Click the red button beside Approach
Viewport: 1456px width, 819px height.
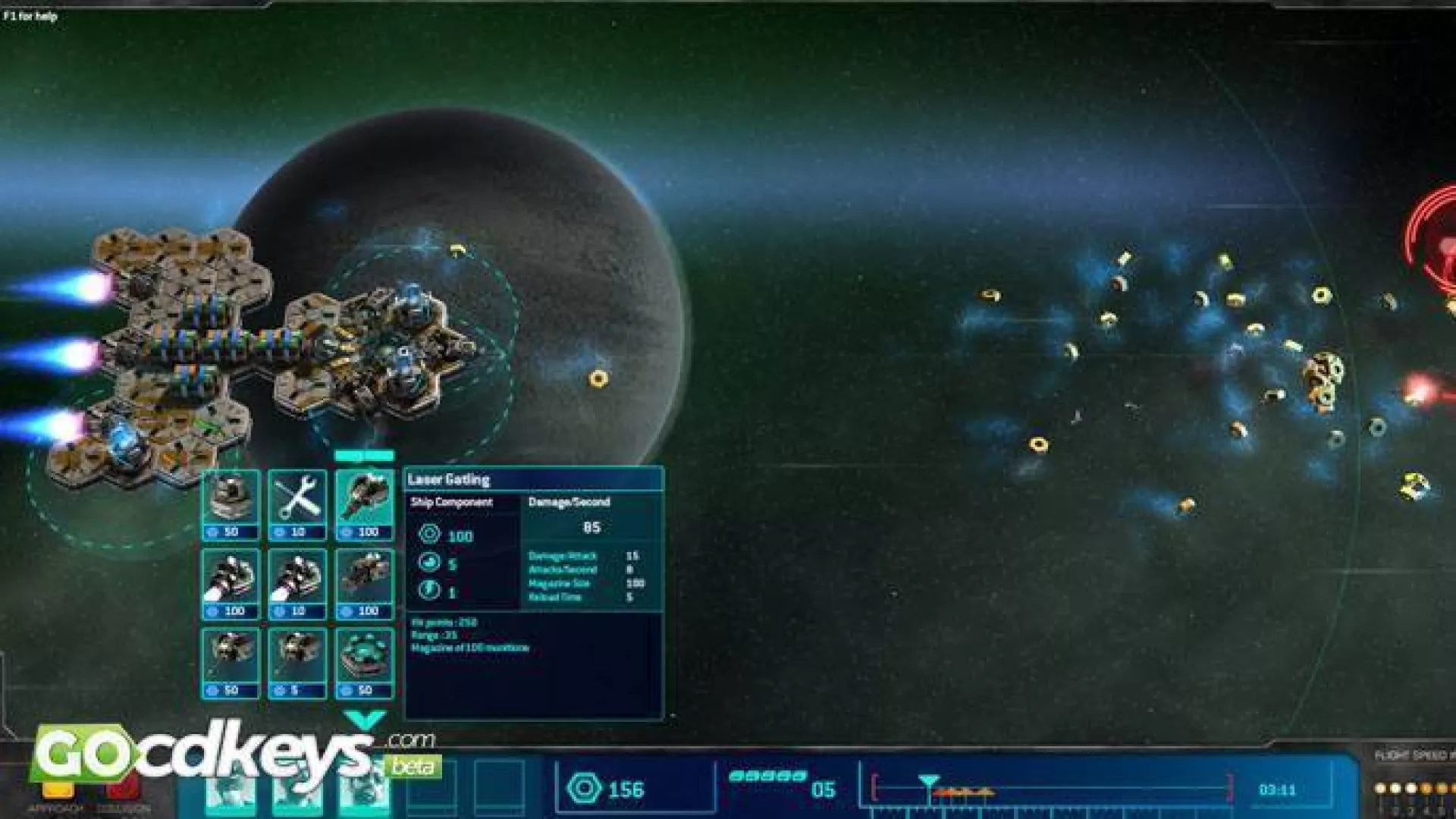click(x=123, y=789)
